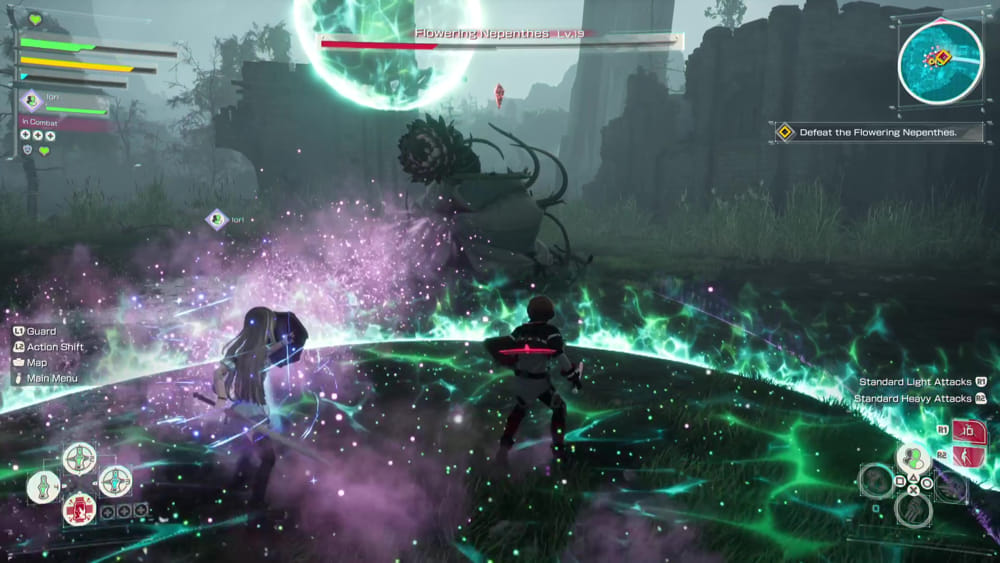Open the circular minimap

[x=939, y=62]
